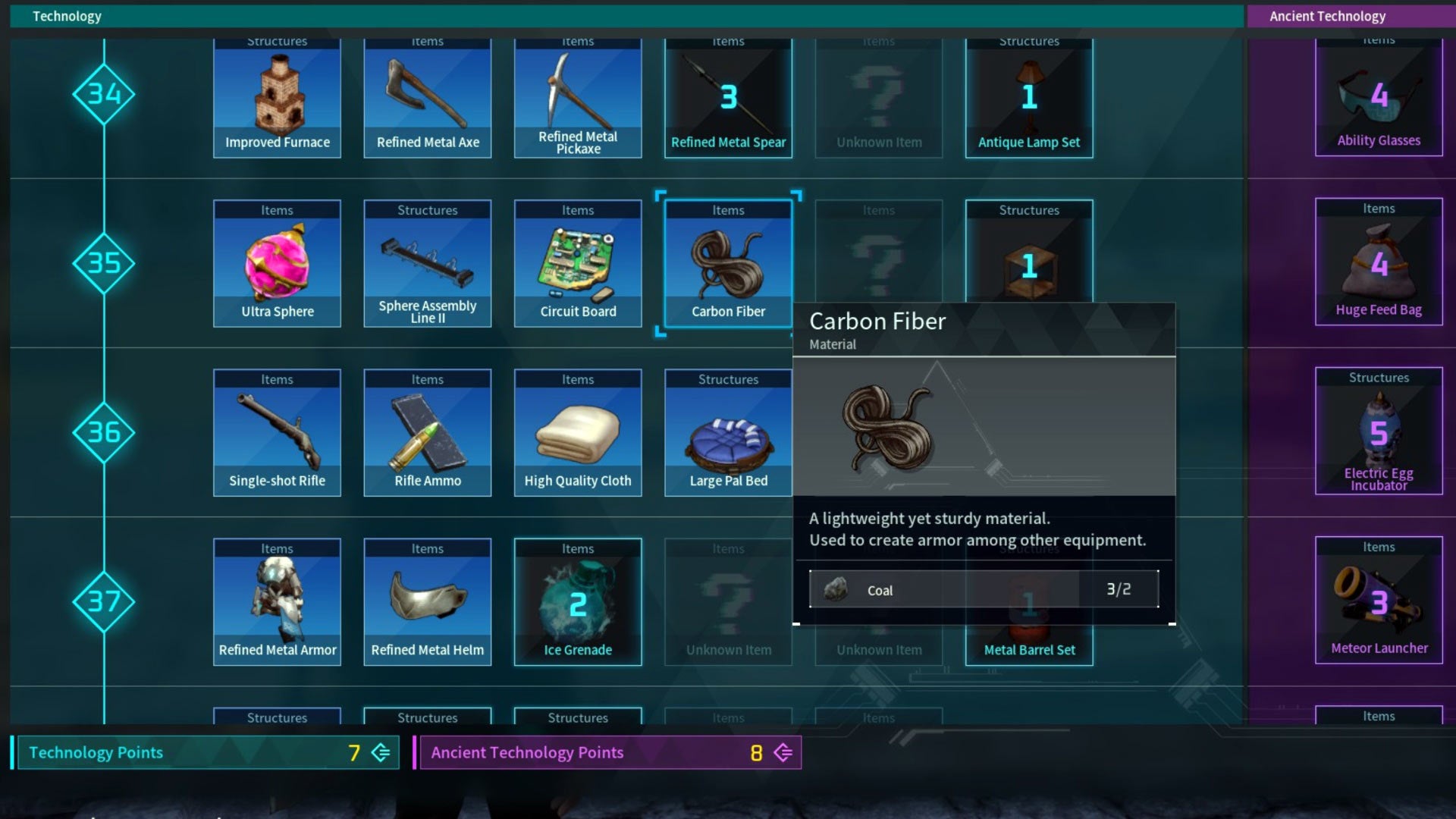This screenshot has width=1456, height=819.
Task: Select the Single-shot Rifle technology
Action: pyautogui.click(x=277, y=433)
